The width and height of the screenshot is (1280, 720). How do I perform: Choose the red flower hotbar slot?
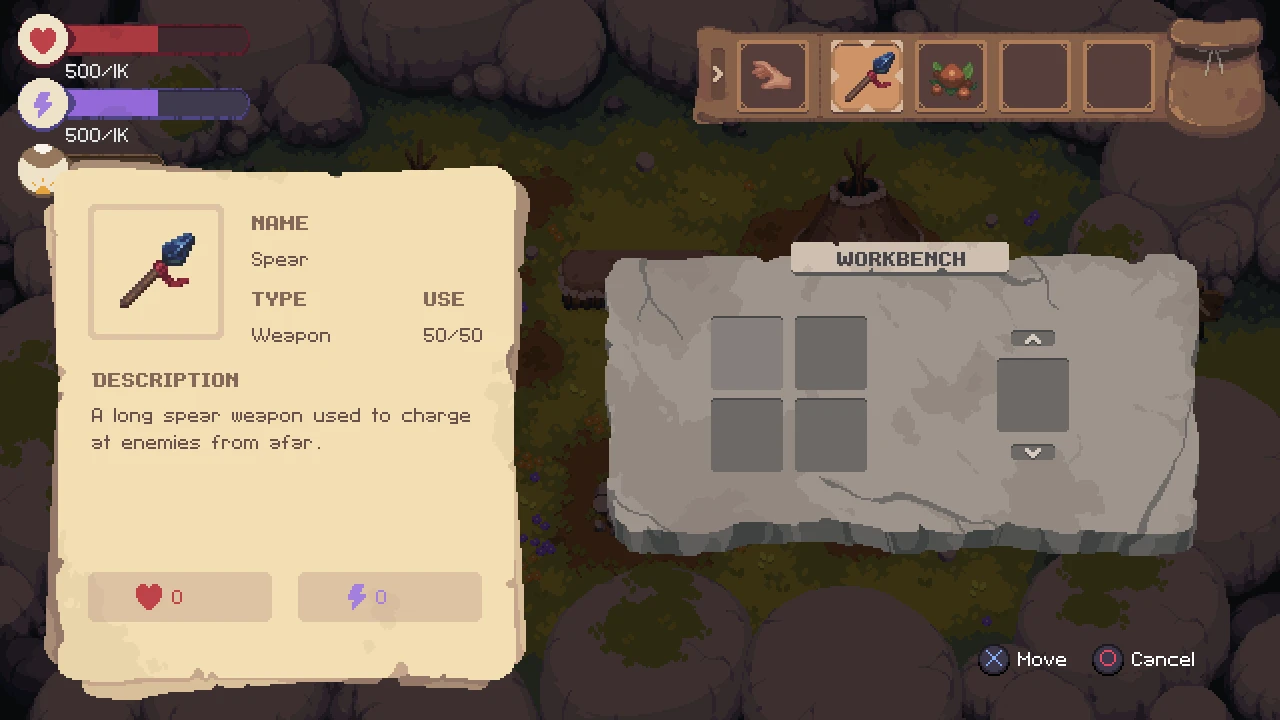[x=950, y=76]
